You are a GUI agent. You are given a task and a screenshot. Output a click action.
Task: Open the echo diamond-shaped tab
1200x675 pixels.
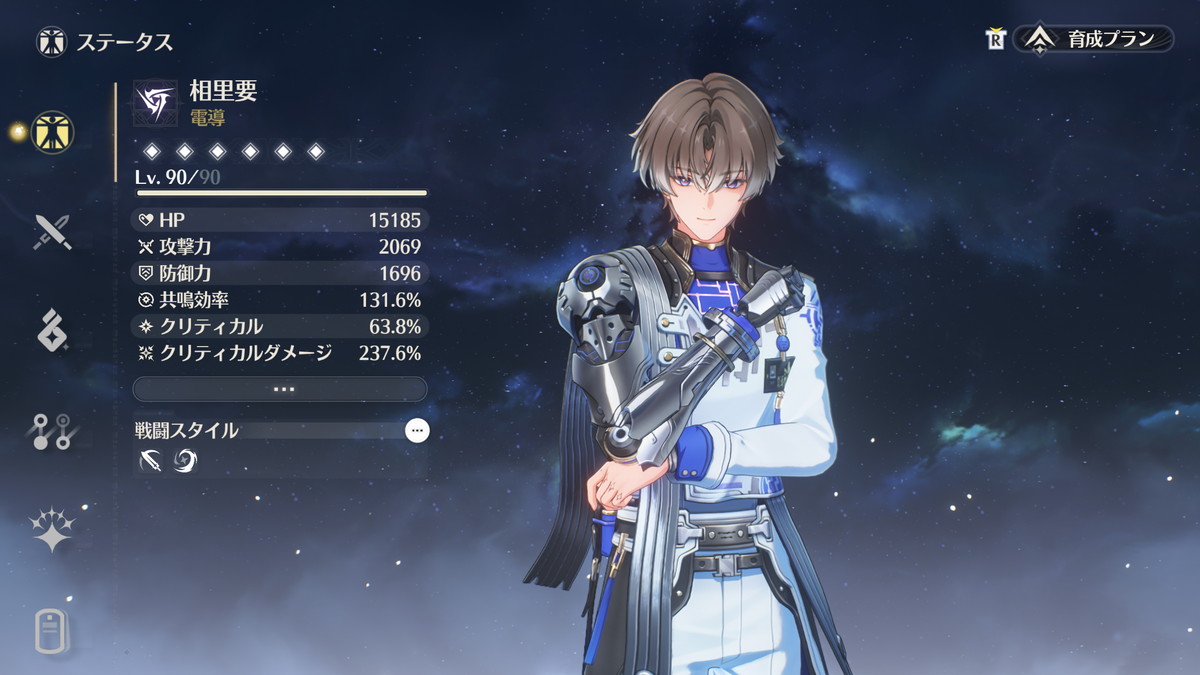click(x=52, y=331)
